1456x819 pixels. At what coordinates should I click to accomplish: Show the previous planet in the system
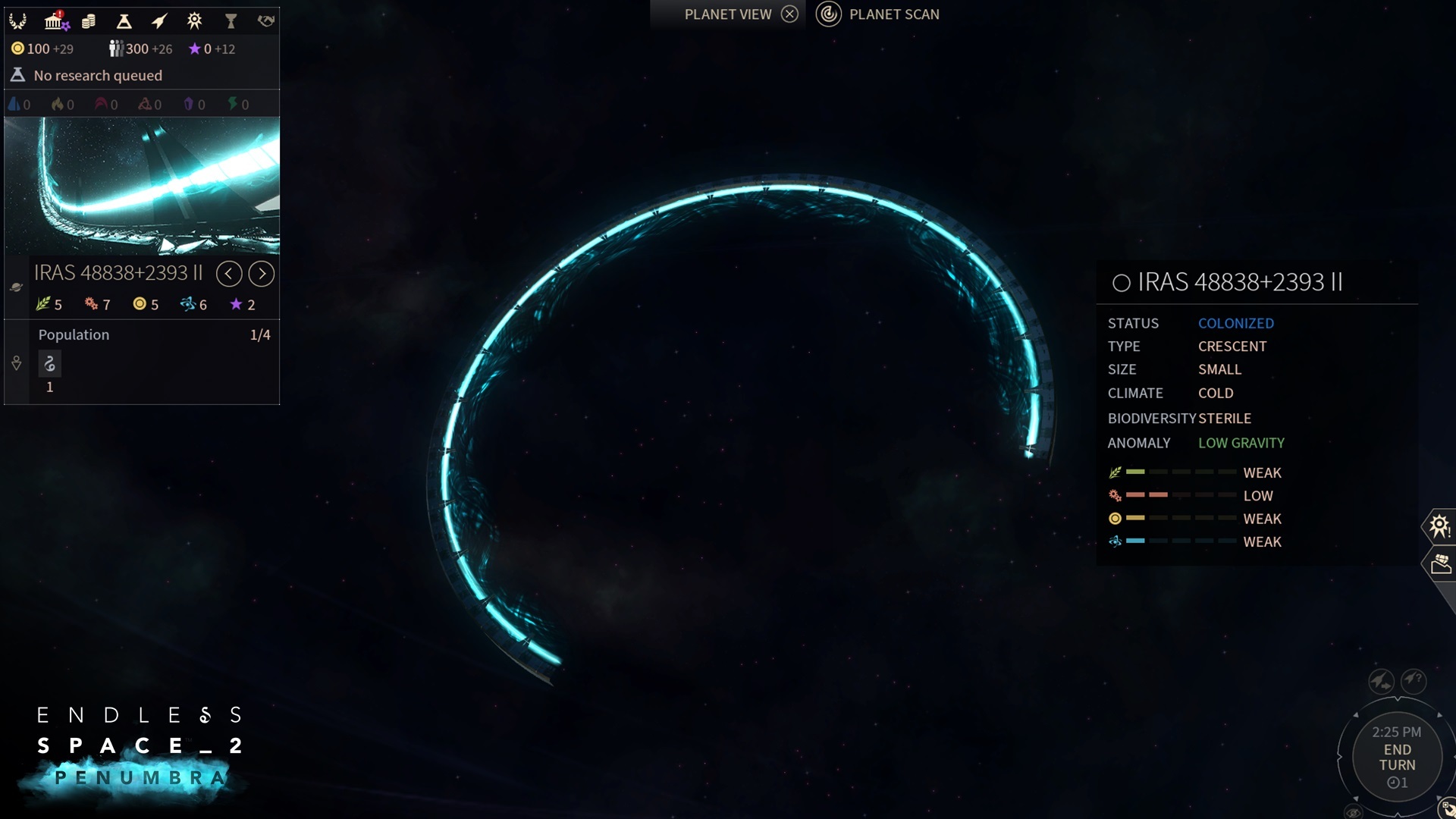click(229, 274)
